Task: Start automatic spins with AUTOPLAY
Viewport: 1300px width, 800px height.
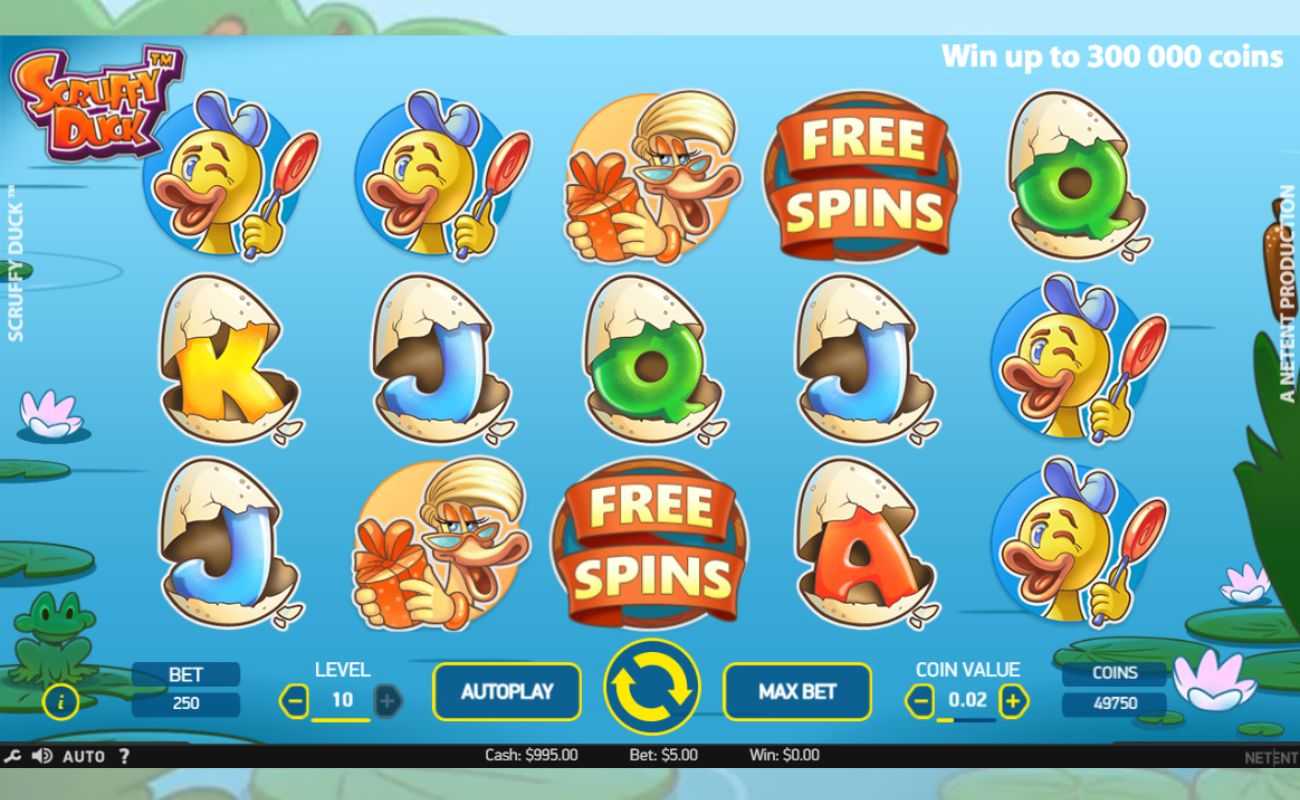Action: click(x=505, y=690)
